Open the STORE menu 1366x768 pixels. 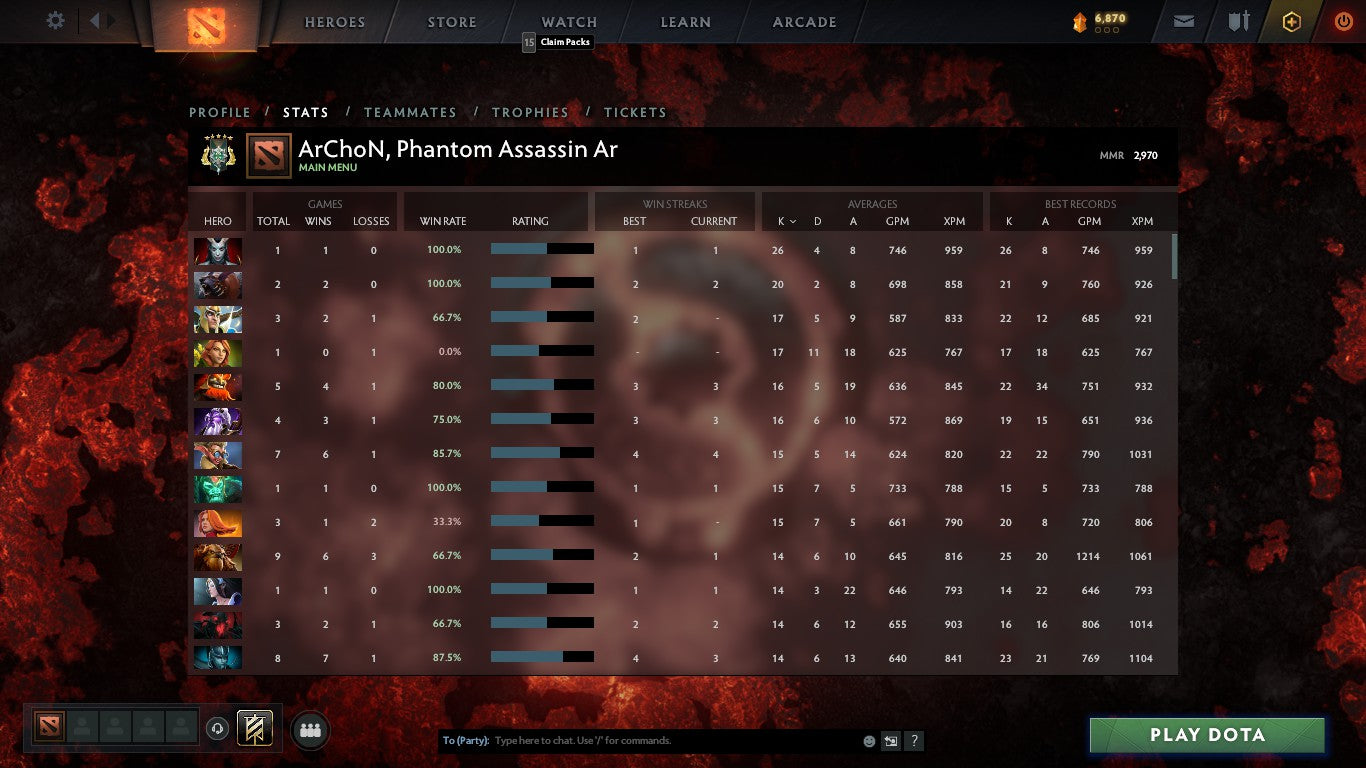(x=451, y=21)
